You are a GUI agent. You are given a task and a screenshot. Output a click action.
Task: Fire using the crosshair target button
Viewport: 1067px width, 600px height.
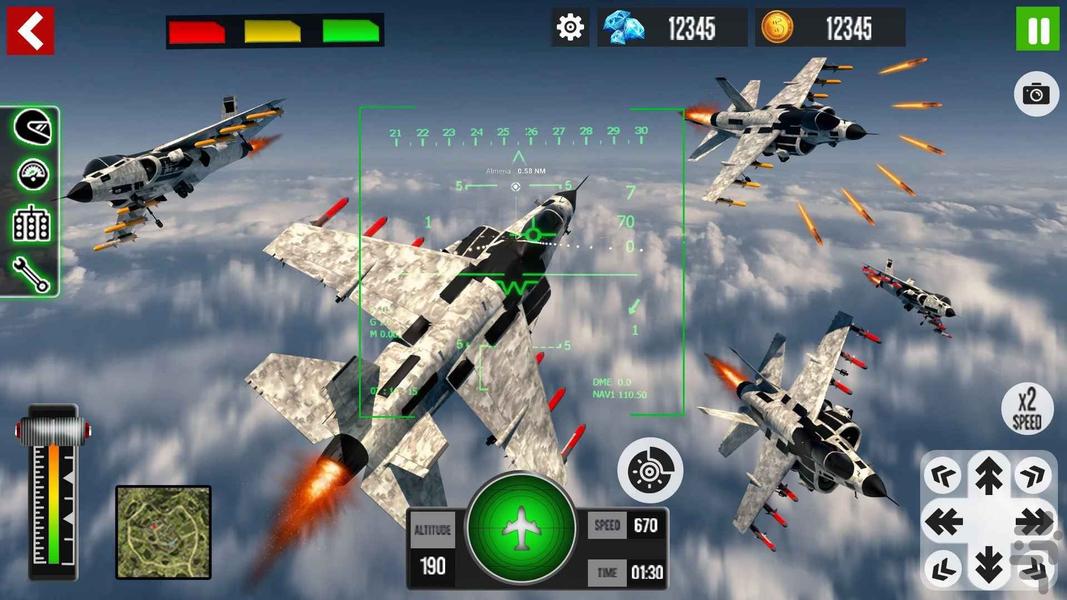pyautogui.click(x=650, y=469)
